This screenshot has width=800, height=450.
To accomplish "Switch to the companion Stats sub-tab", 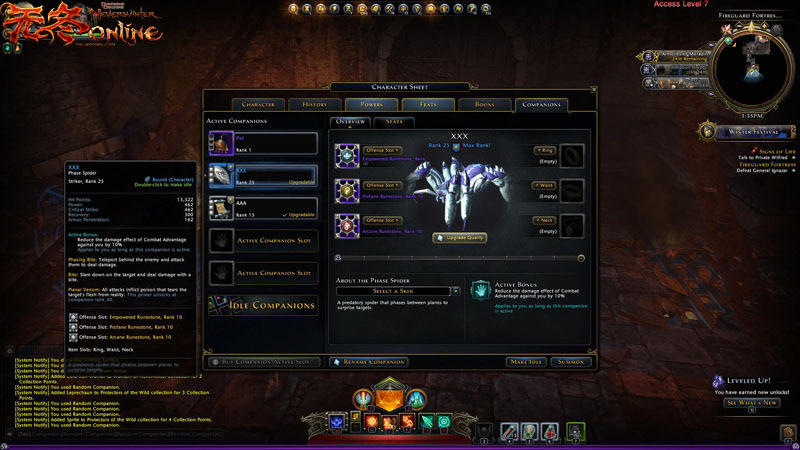I will pos(393,122).
